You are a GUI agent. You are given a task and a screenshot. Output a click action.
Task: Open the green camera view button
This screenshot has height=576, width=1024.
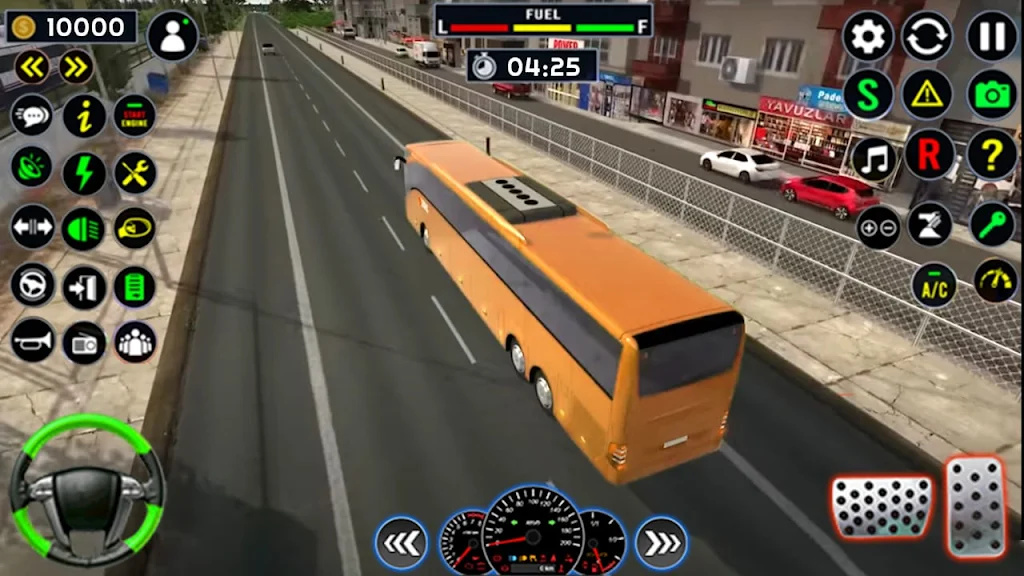click(x=992, y=95)
